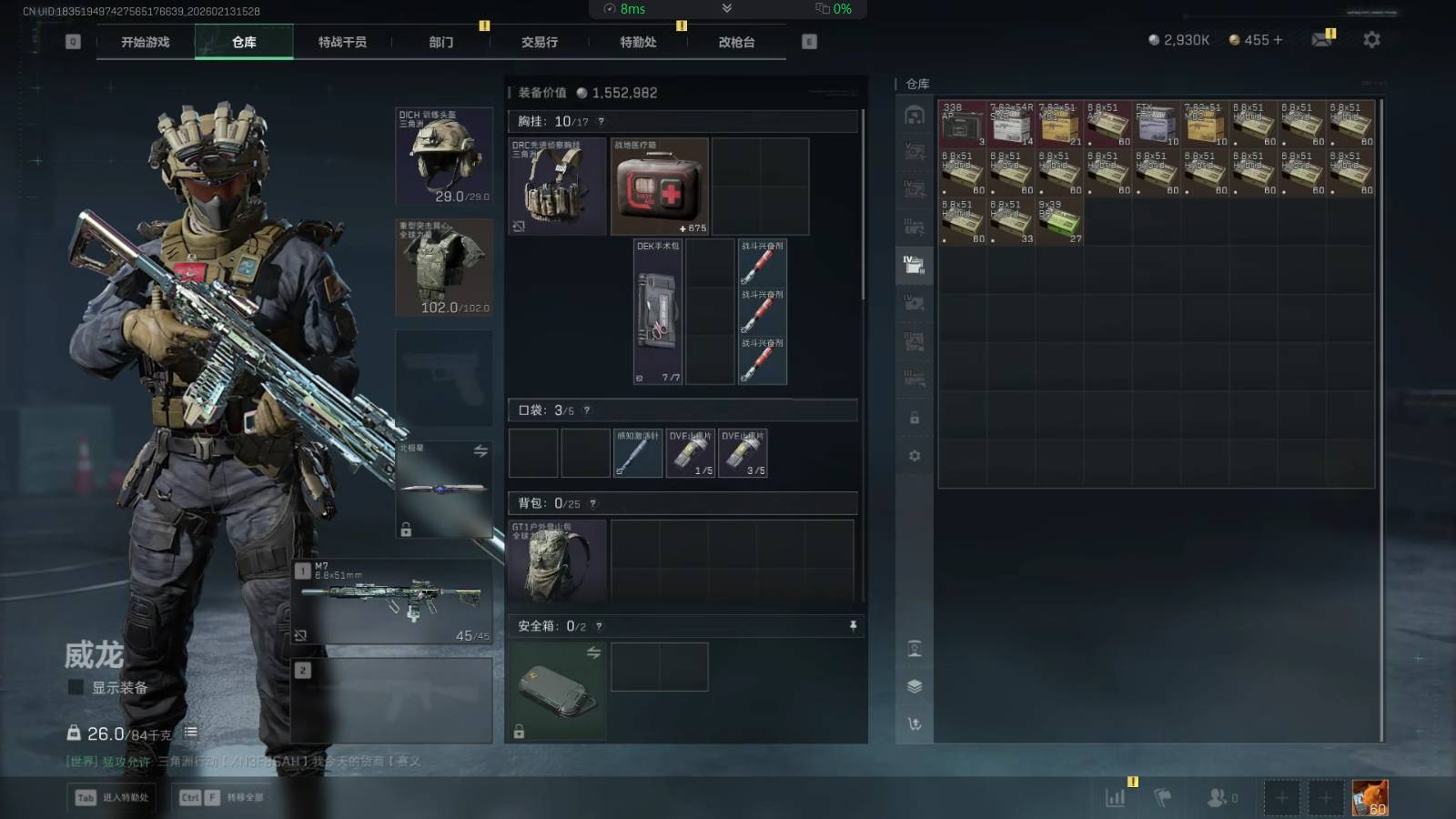The image size is (1456, 819).
Task: Click the 338 AP ammo box
Action: 962,124
